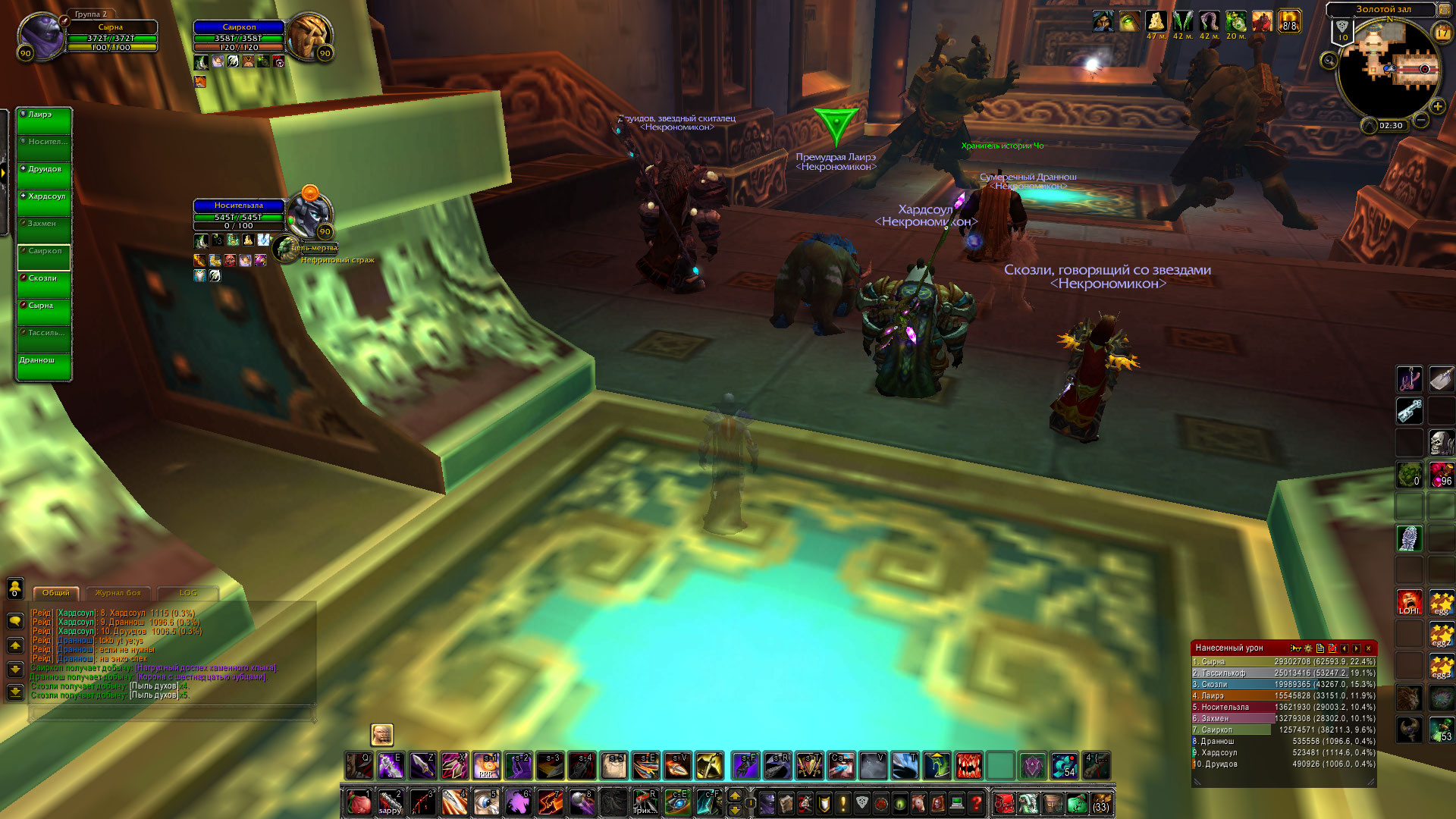Image resolution: width=1456 pixels, height=819 pixels.
Task: Switch Recount mode using the left arrow
Action: [x=1345, y=648]
